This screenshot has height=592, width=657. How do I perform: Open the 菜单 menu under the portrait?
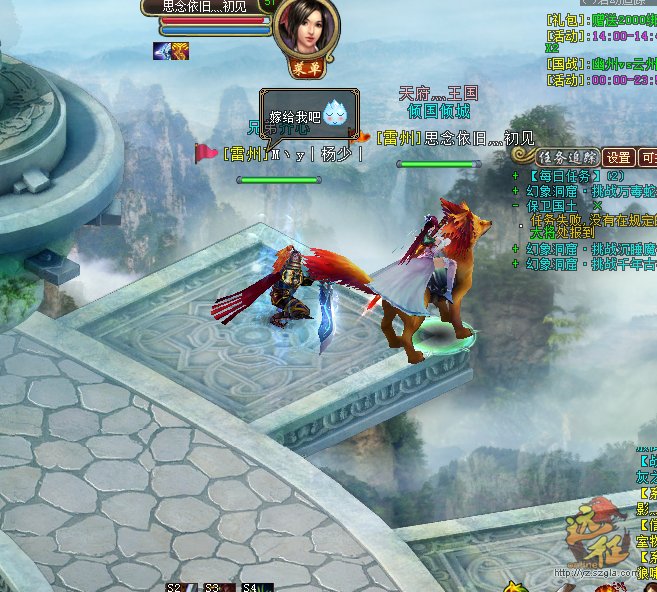click(304, 69)
